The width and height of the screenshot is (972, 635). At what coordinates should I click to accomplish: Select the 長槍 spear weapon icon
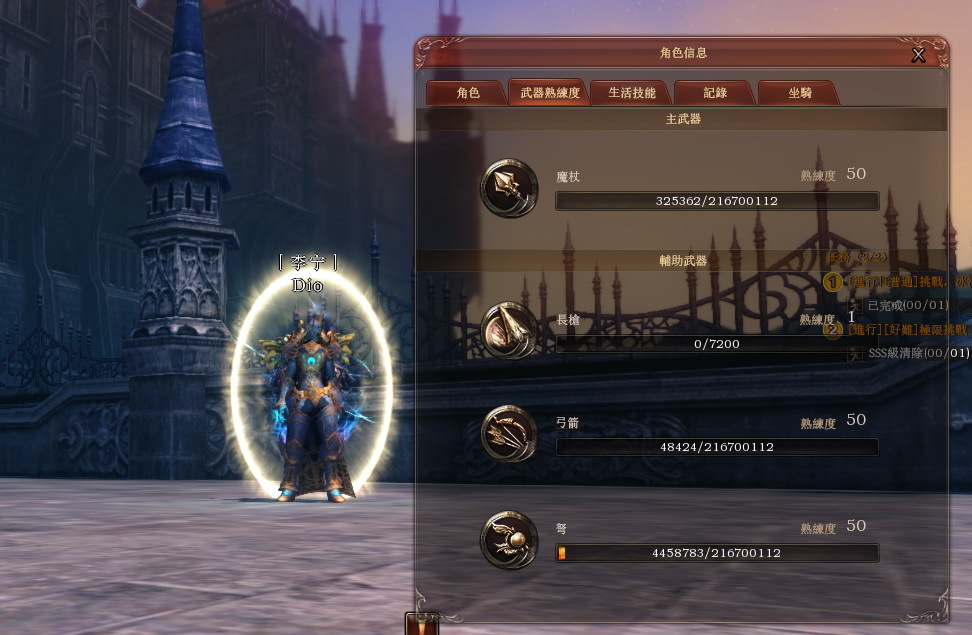(x=509, y=329)
